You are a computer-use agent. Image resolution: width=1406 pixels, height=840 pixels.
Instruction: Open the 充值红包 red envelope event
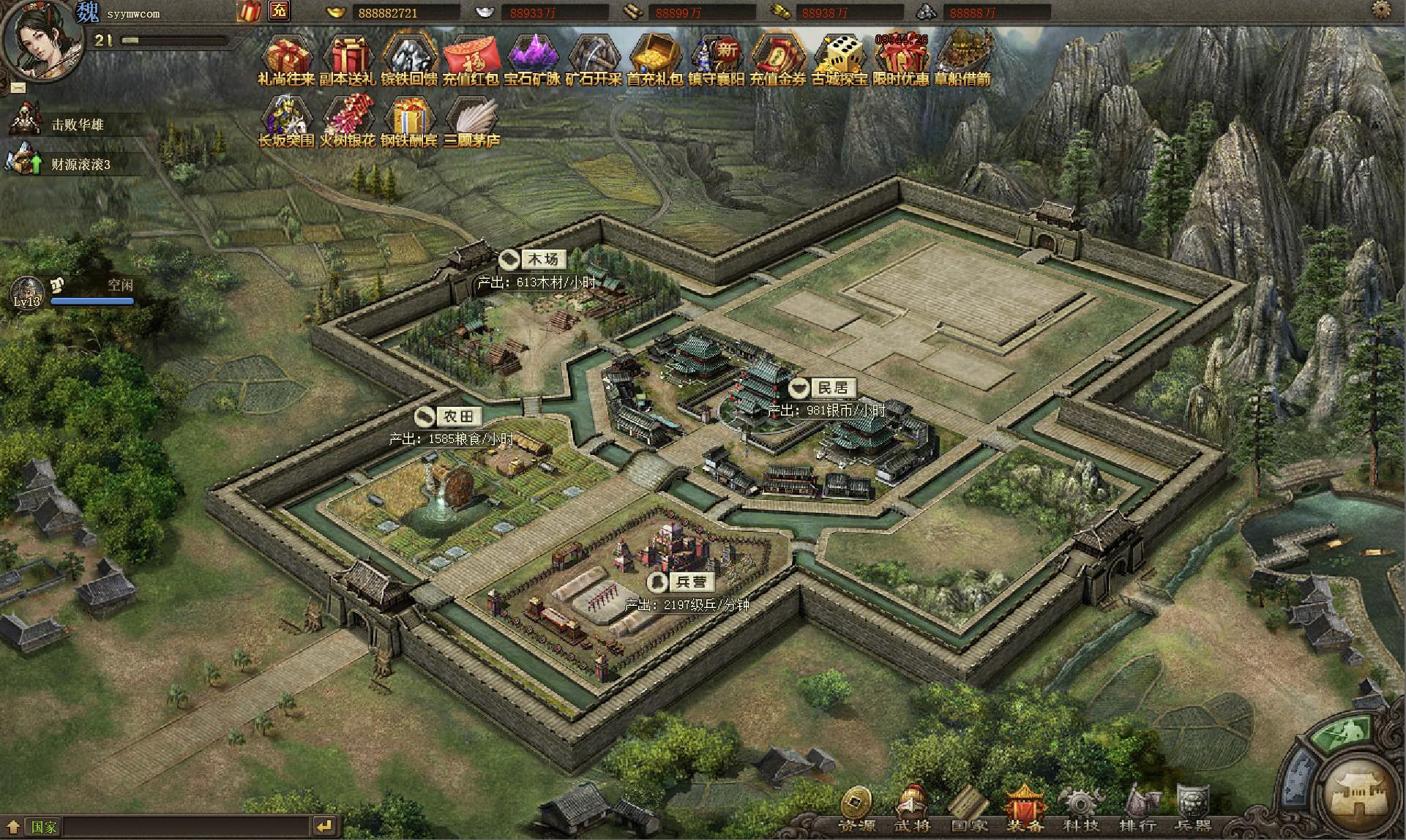coord(471,59)
